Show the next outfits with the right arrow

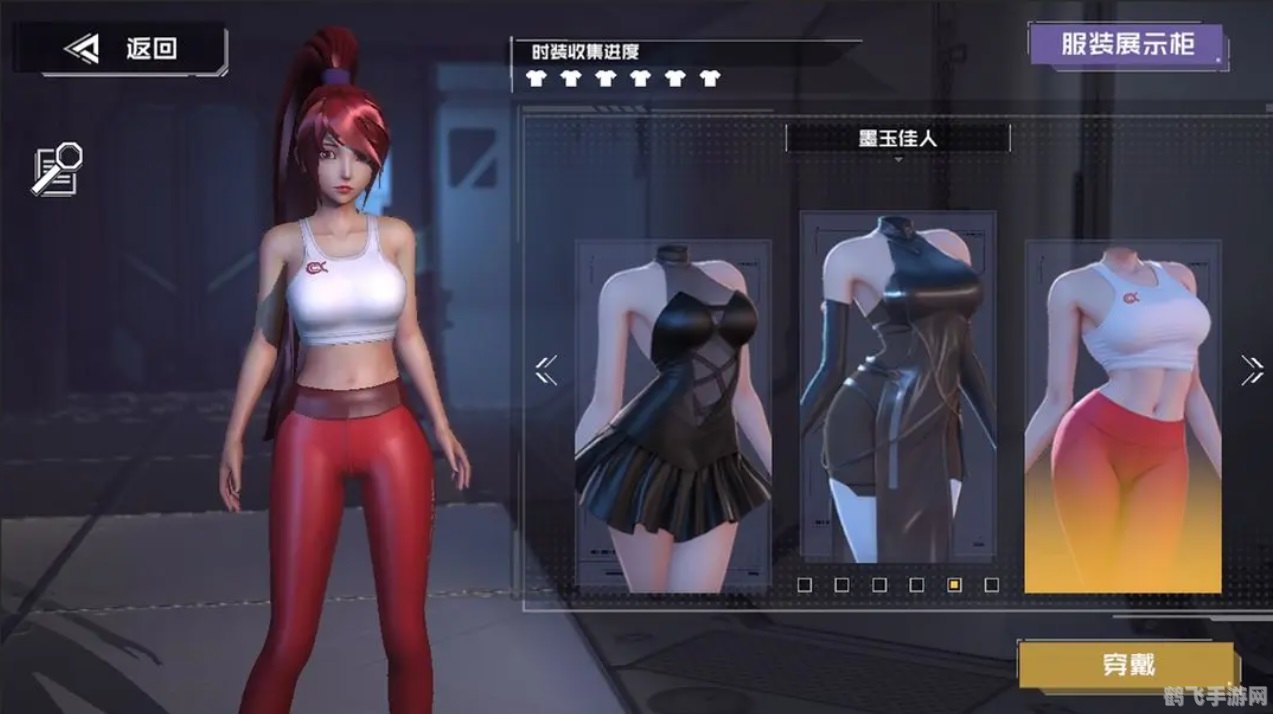coord(1251,370)
